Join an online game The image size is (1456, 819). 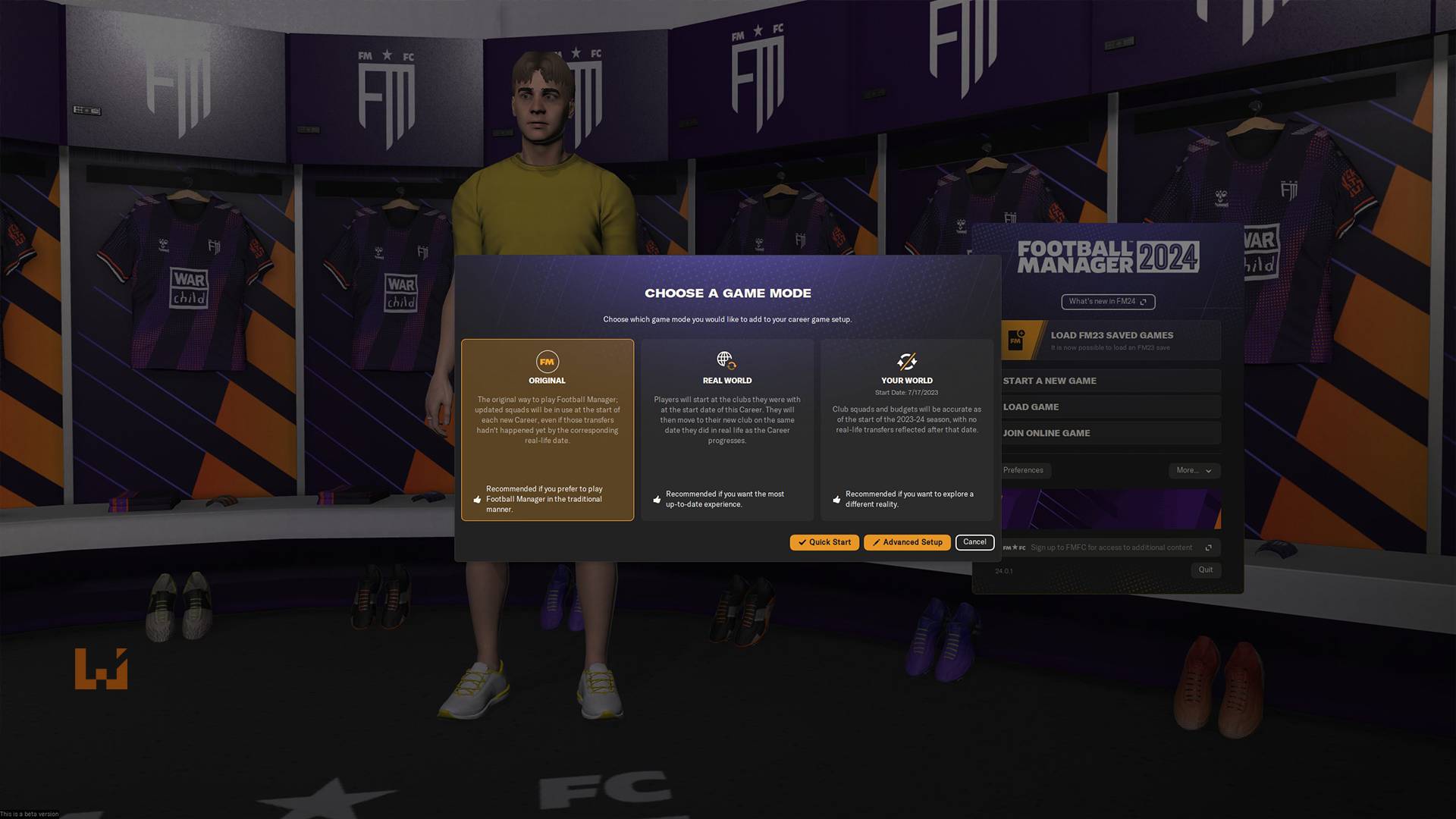tap(1111, 433)
